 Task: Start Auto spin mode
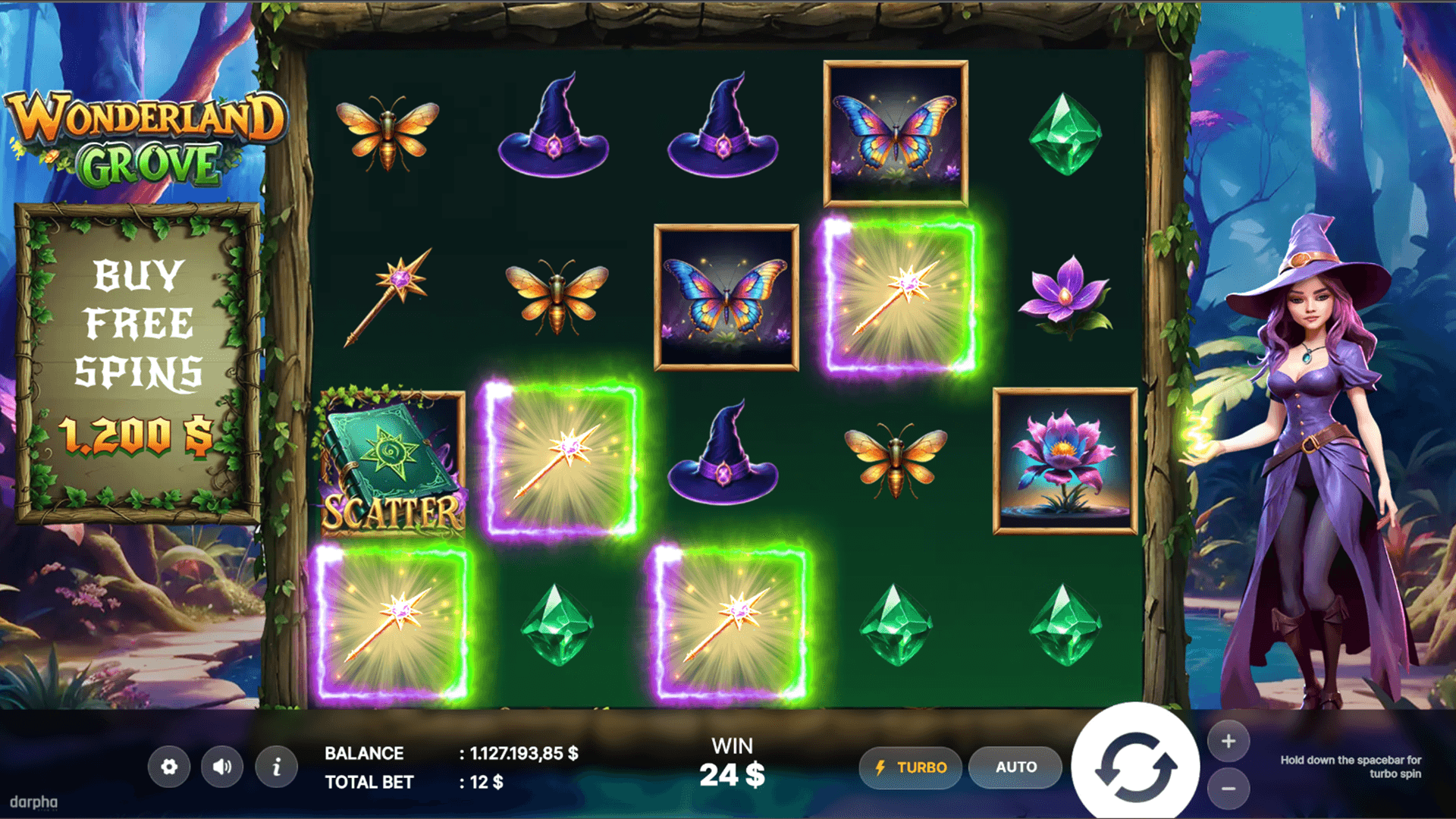1015,767
